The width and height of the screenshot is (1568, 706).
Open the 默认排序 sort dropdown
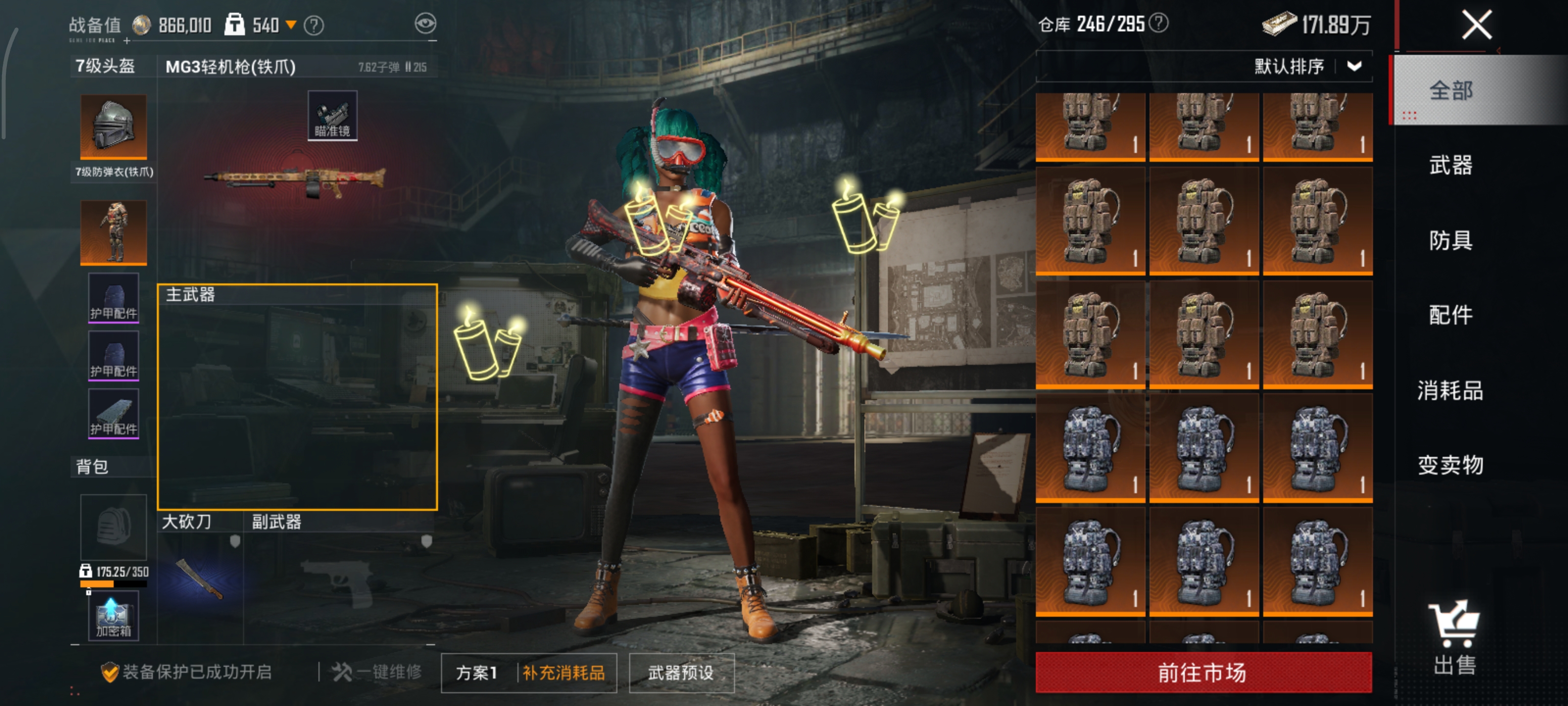[x=1306, y=66]
